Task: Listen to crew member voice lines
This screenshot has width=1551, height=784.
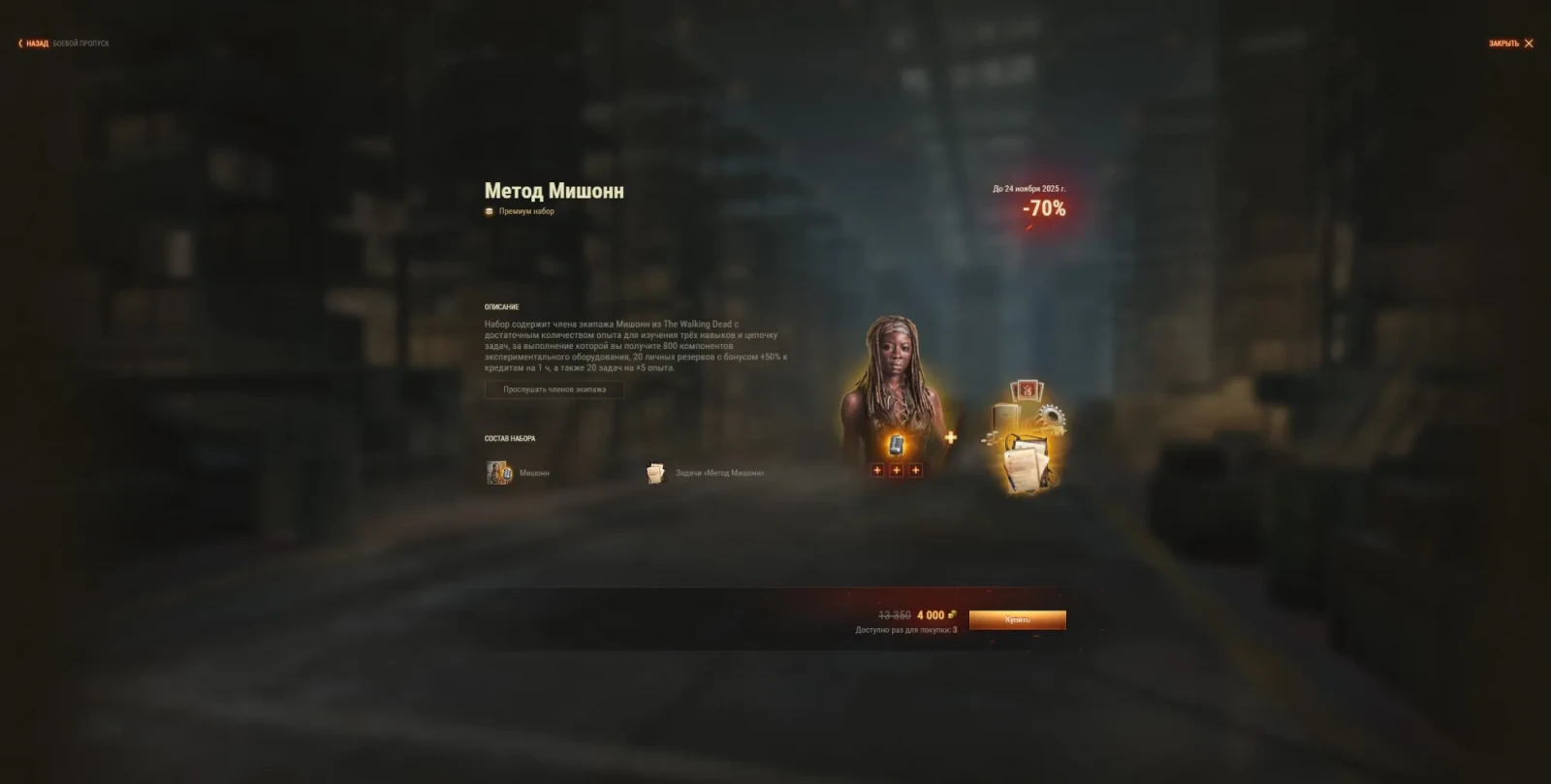Action: (x=554, y=390)
